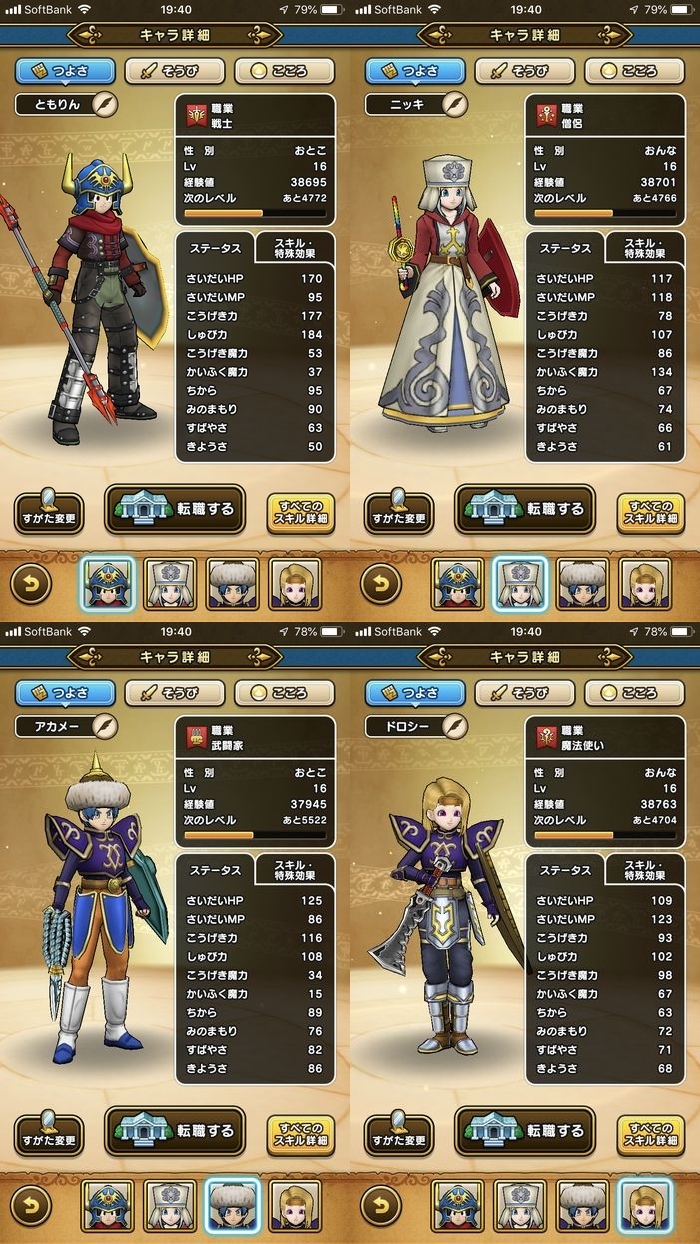This screenshot has width=700, height=1244.
Task: Go back using the arrow on ニッキ's screen
Action: click(x=381, y=584)
